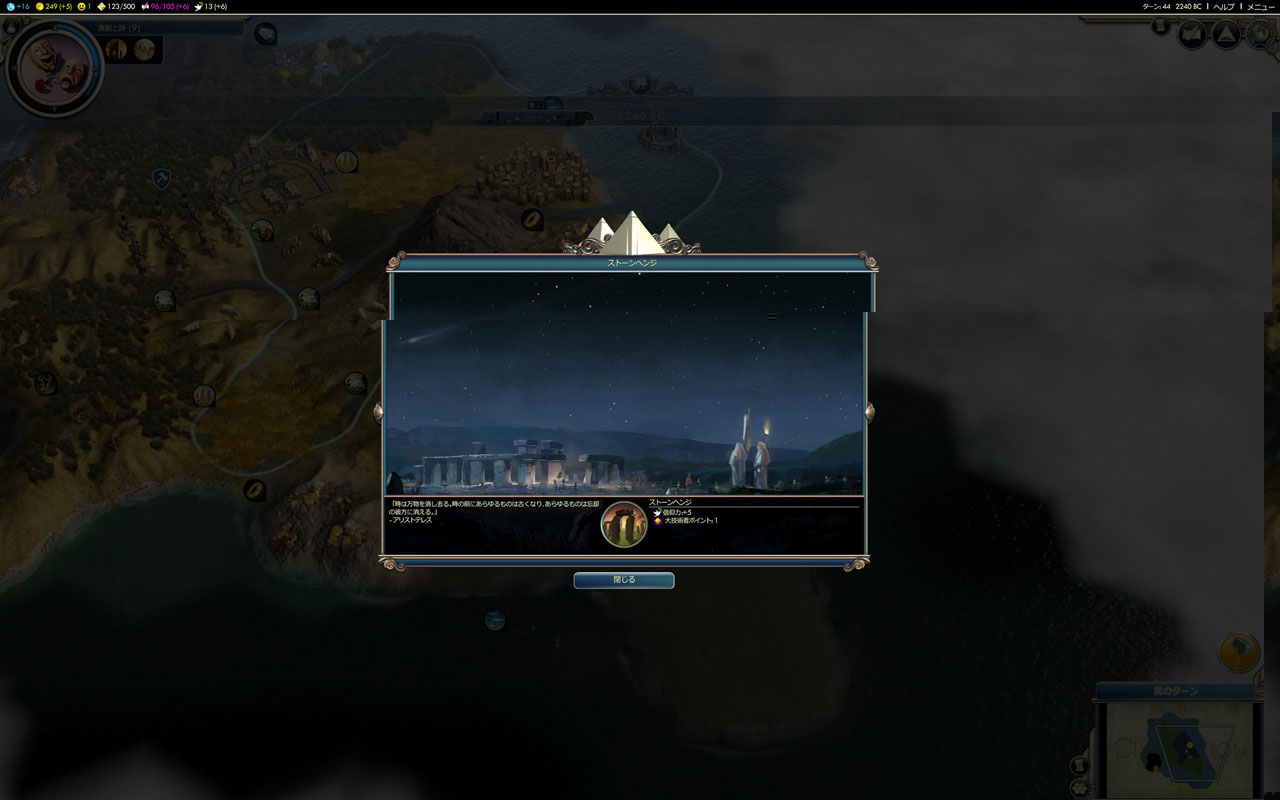View the happiness smiley indicator

(84, 6)
